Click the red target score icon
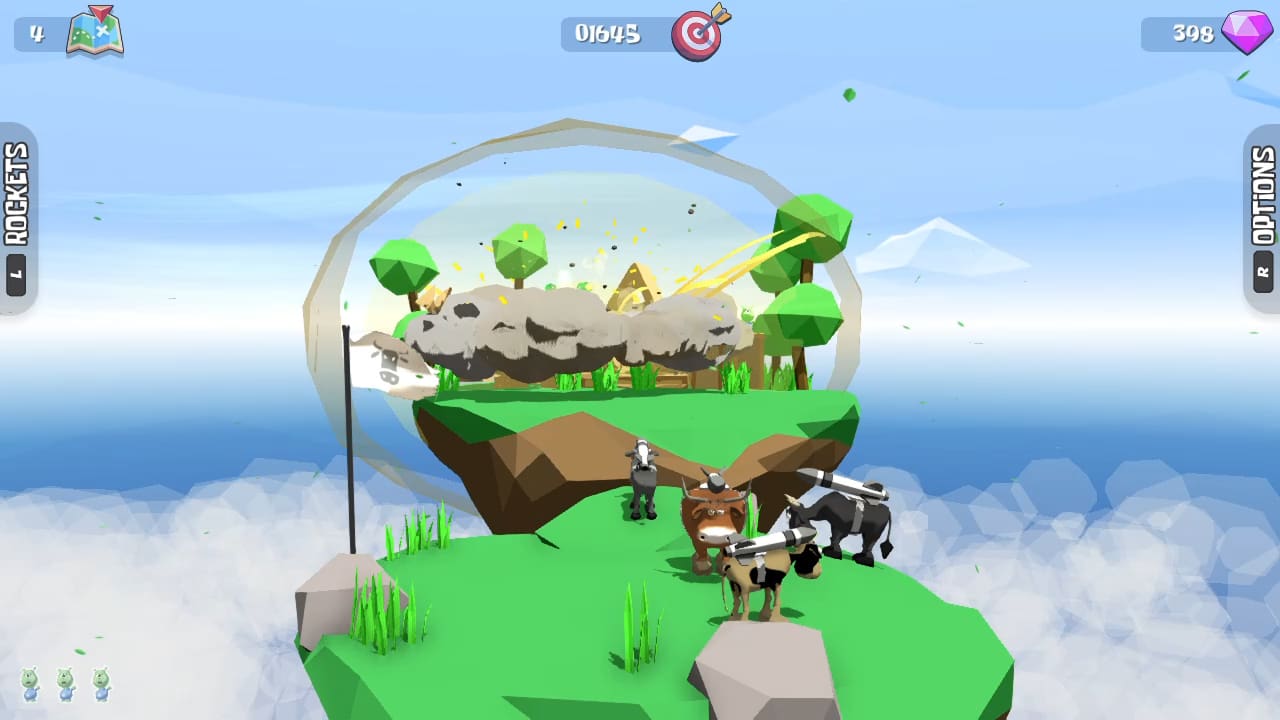 coord(698,33)
